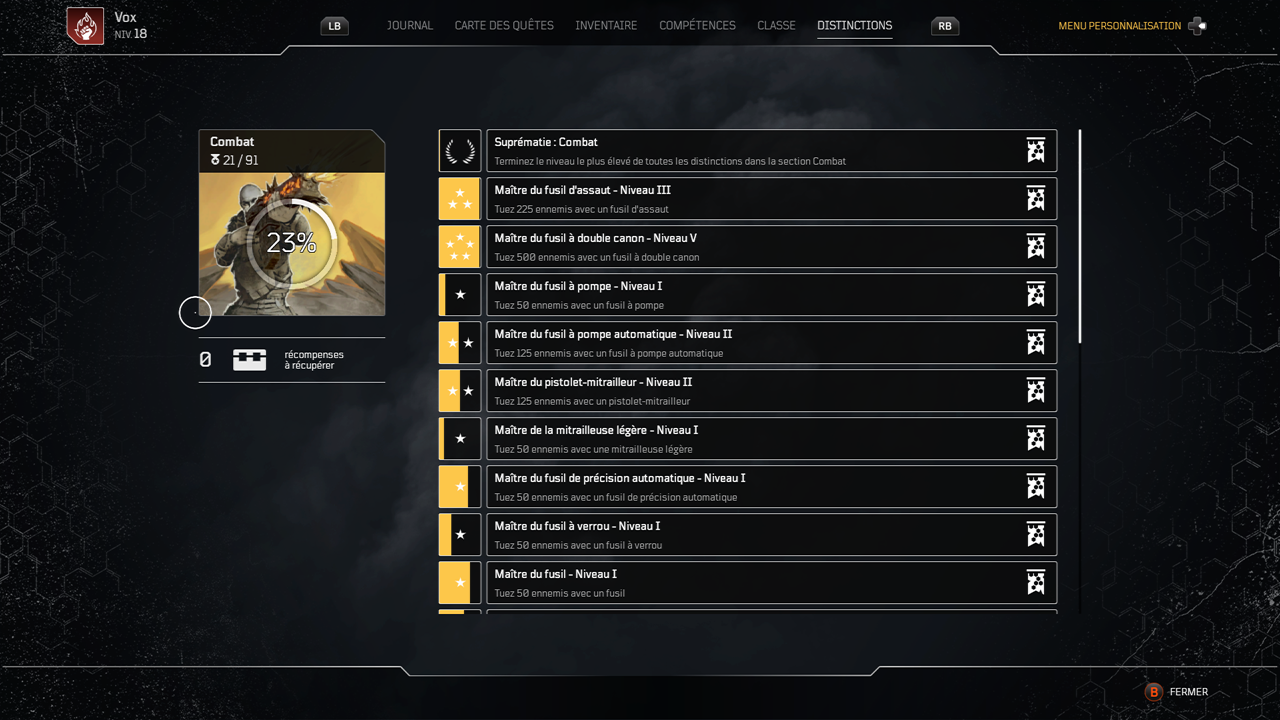Click the distinctions list scrollbar

pos(1080,237)
